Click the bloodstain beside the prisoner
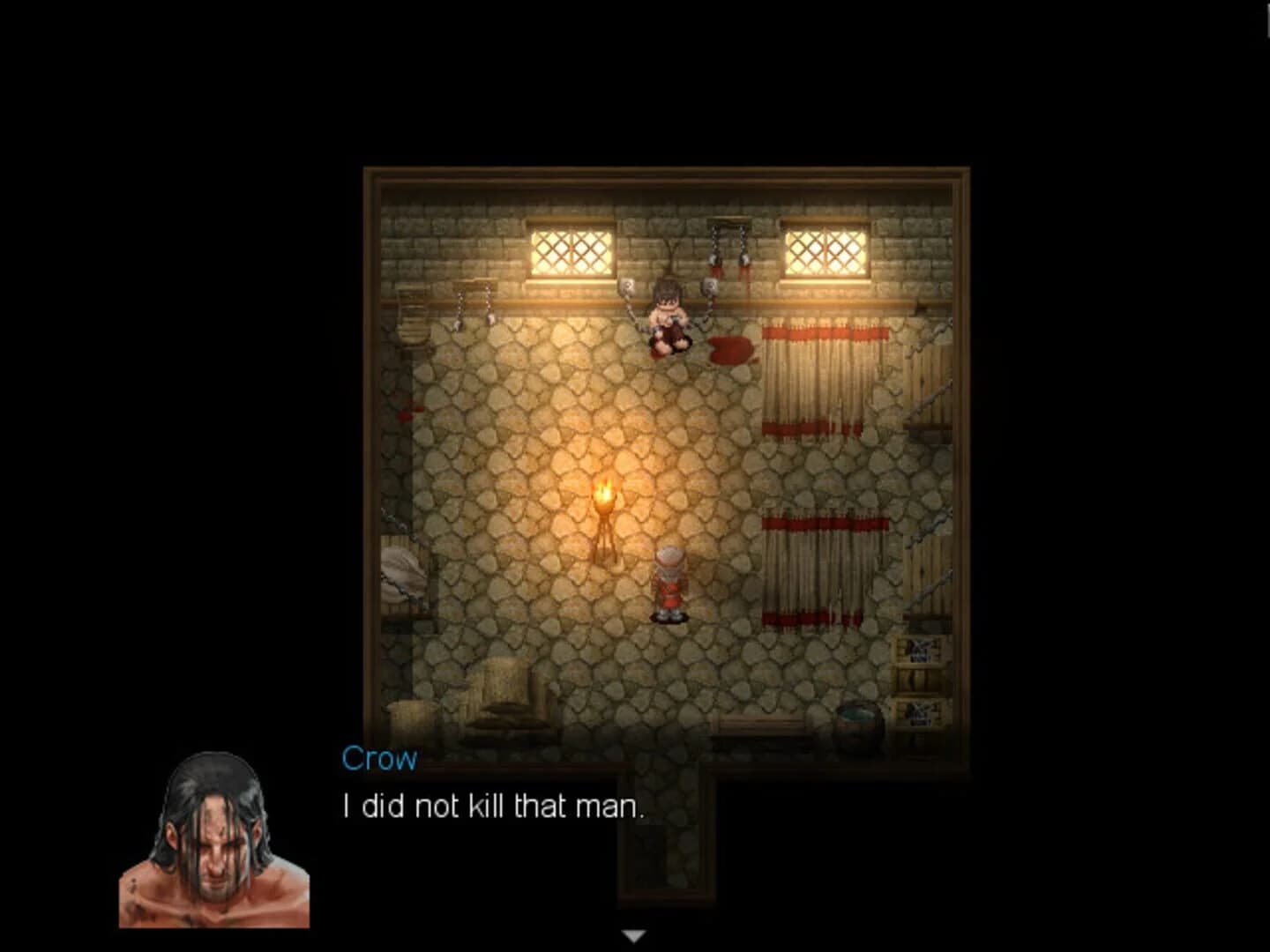 click(x=728, y=349)
